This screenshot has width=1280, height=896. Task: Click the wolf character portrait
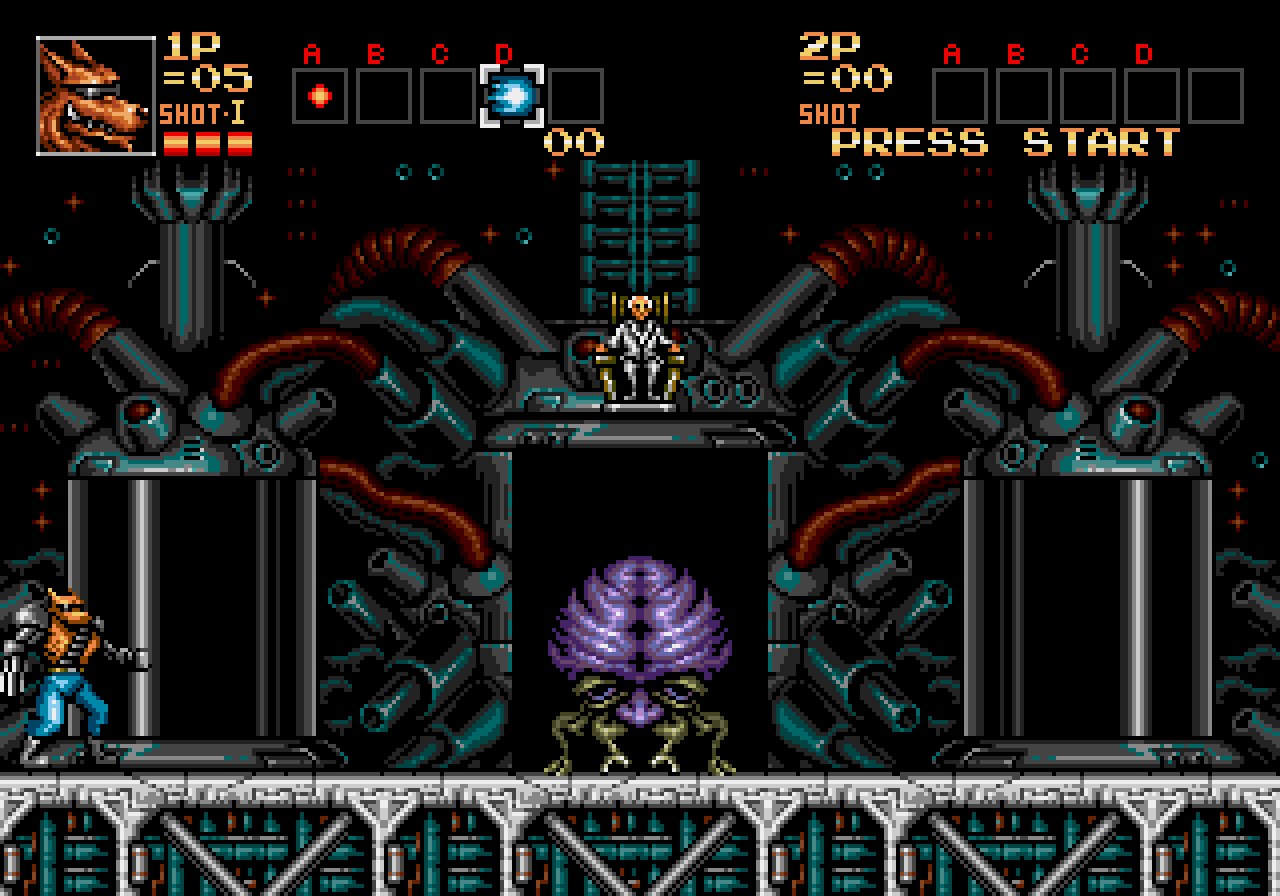click(96, 96)
